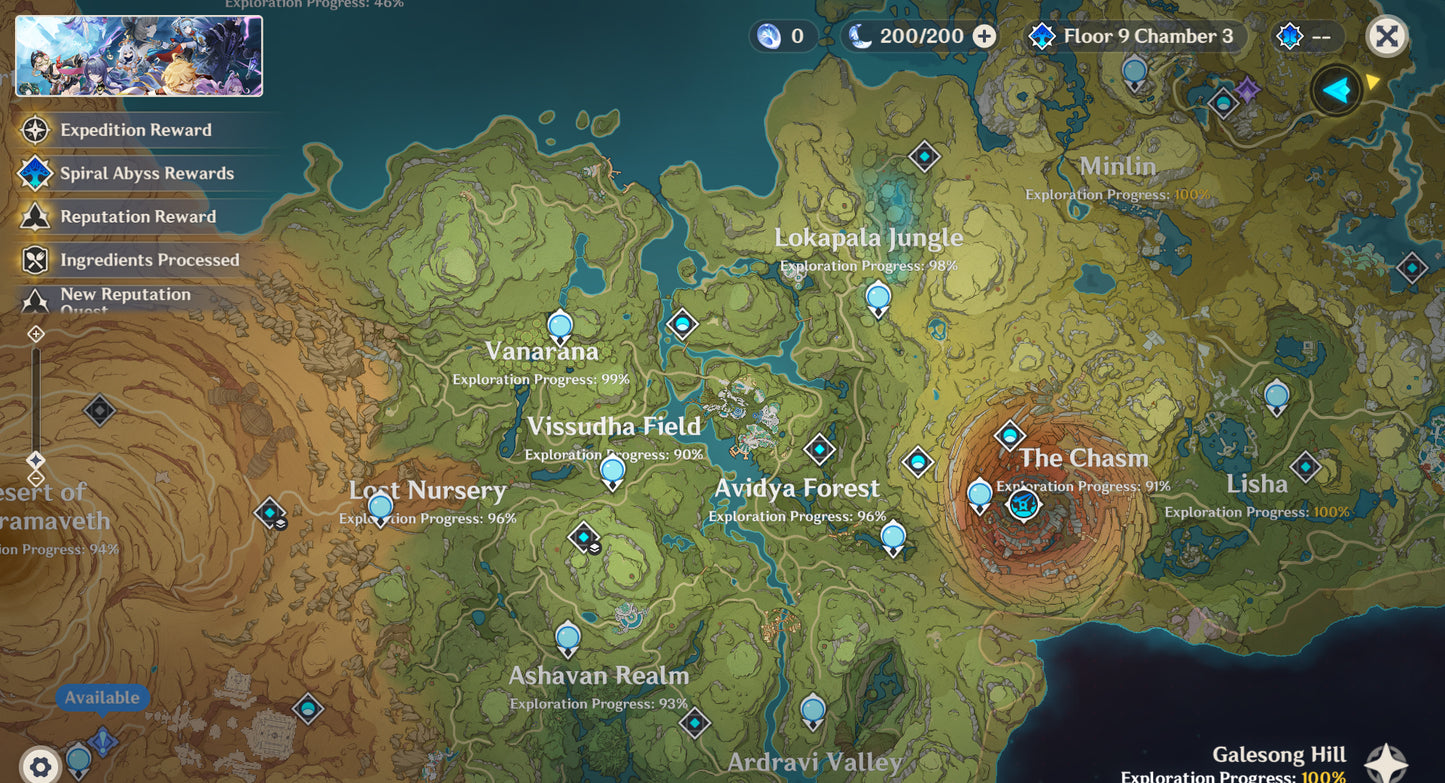Select the Spiral Abyss Floor 9 Chamber 3 indicator
The height and width of the screenshot is (783, 1445).
click(1133, 37)
